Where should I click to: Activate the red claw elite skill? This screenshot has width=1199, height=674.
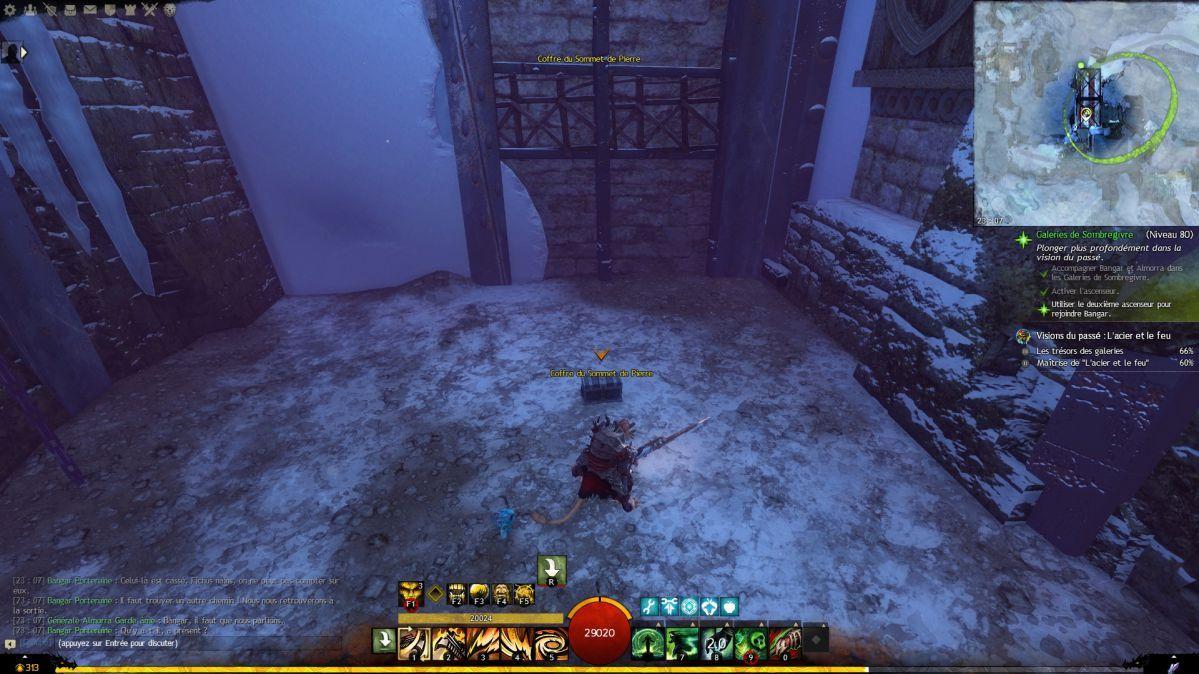pos(785,641)
